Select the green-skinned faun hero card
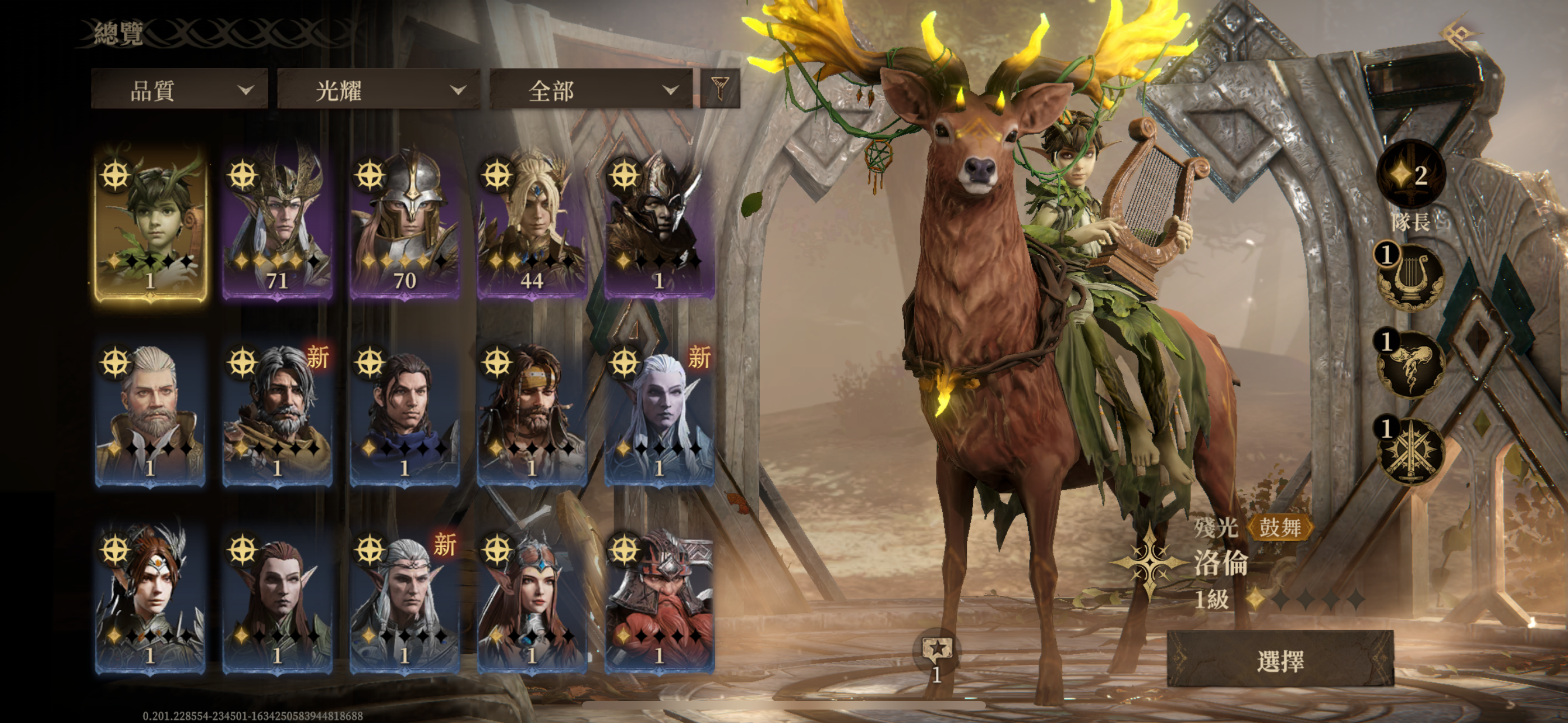Image resolution: width=1568 pixels, height=723 pixels. click(x=150, y=223)
